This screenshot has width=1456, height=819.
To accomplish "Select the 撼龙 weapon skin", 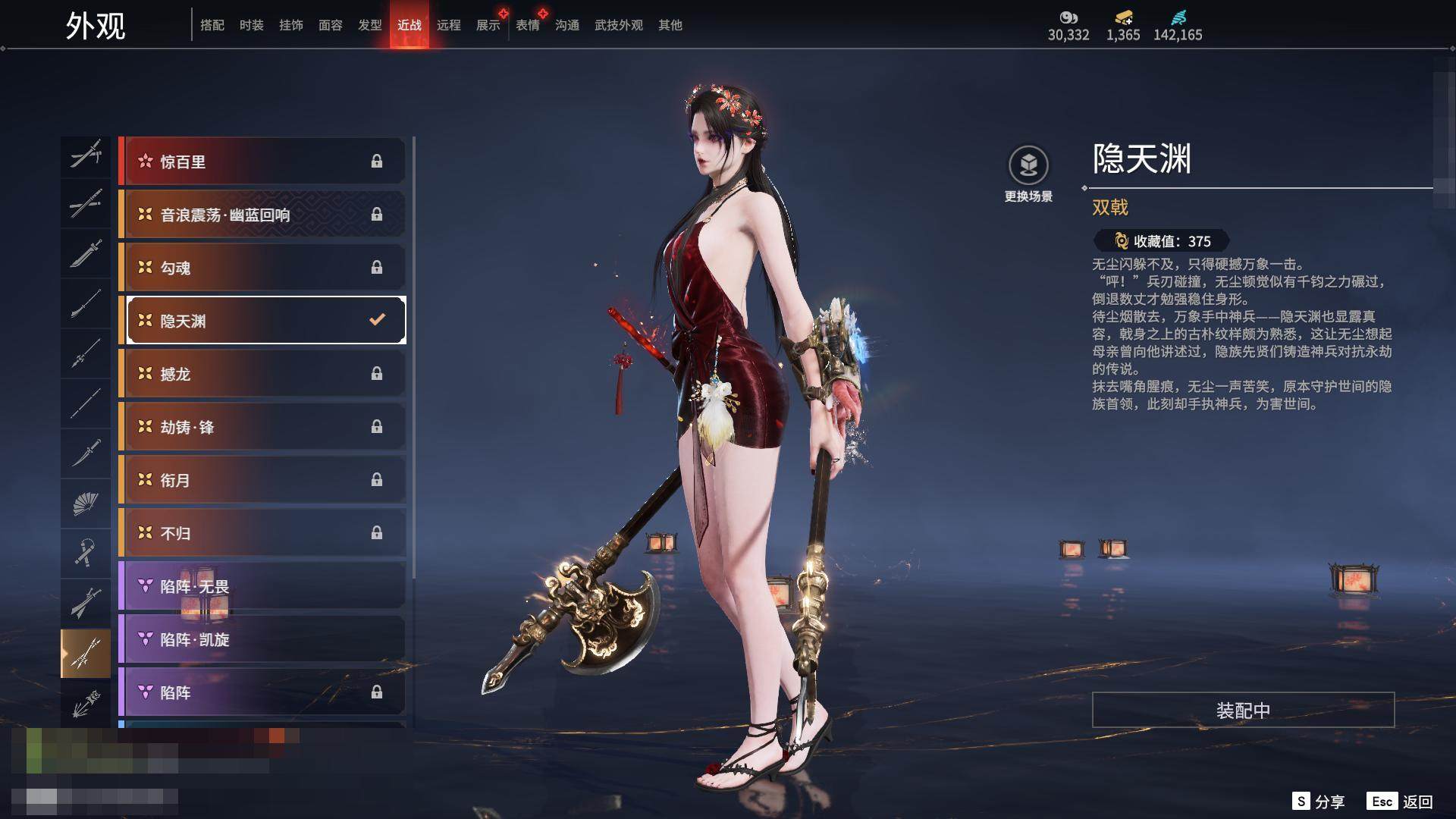I will point(263,374).
